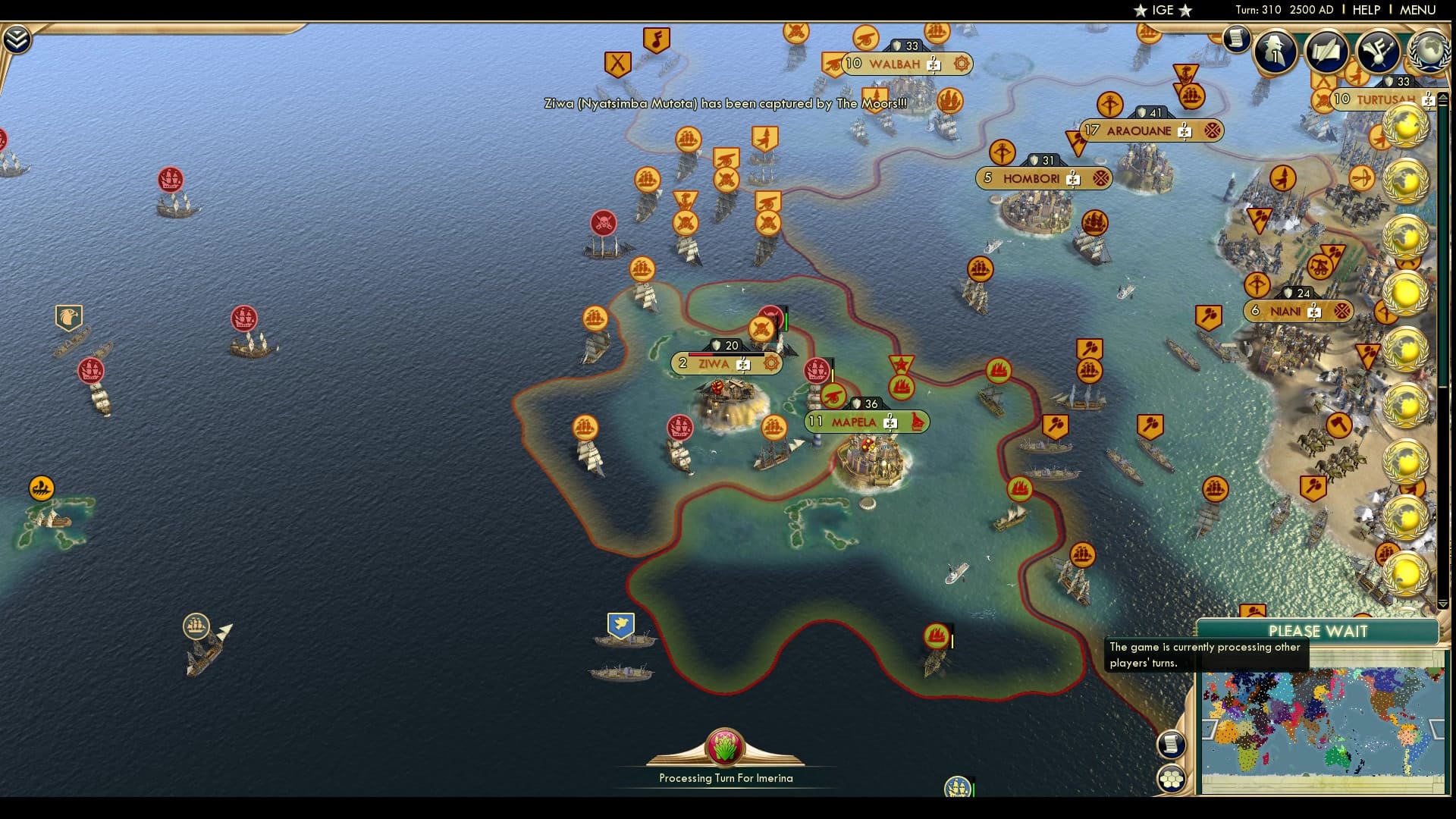Open the Espionage overview spy icon
1456x819 pixels.
(1274, 51)
